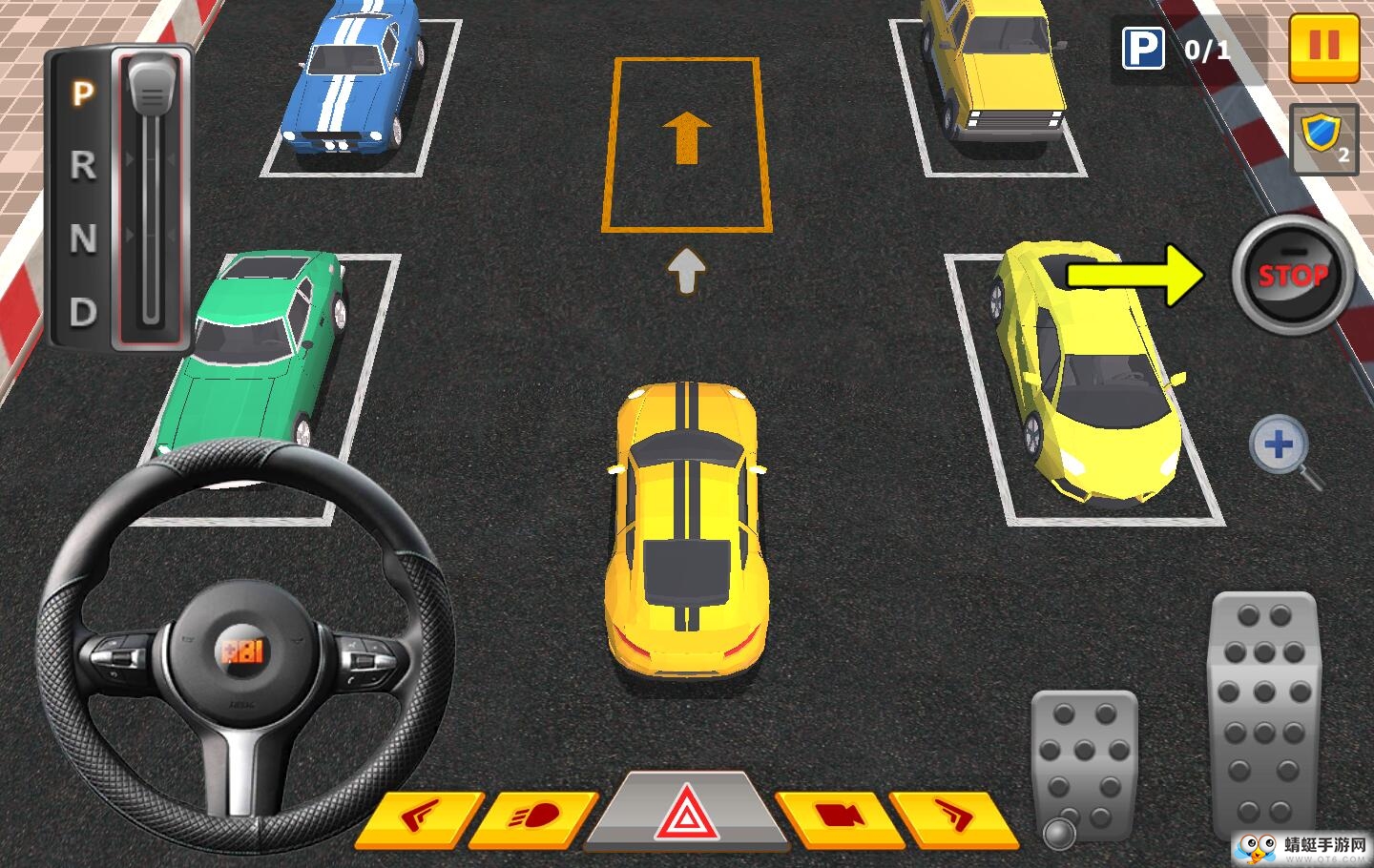Step on the brake pedal
The height and width of the screenshot is (868, 1374).
pos(1084,763)
